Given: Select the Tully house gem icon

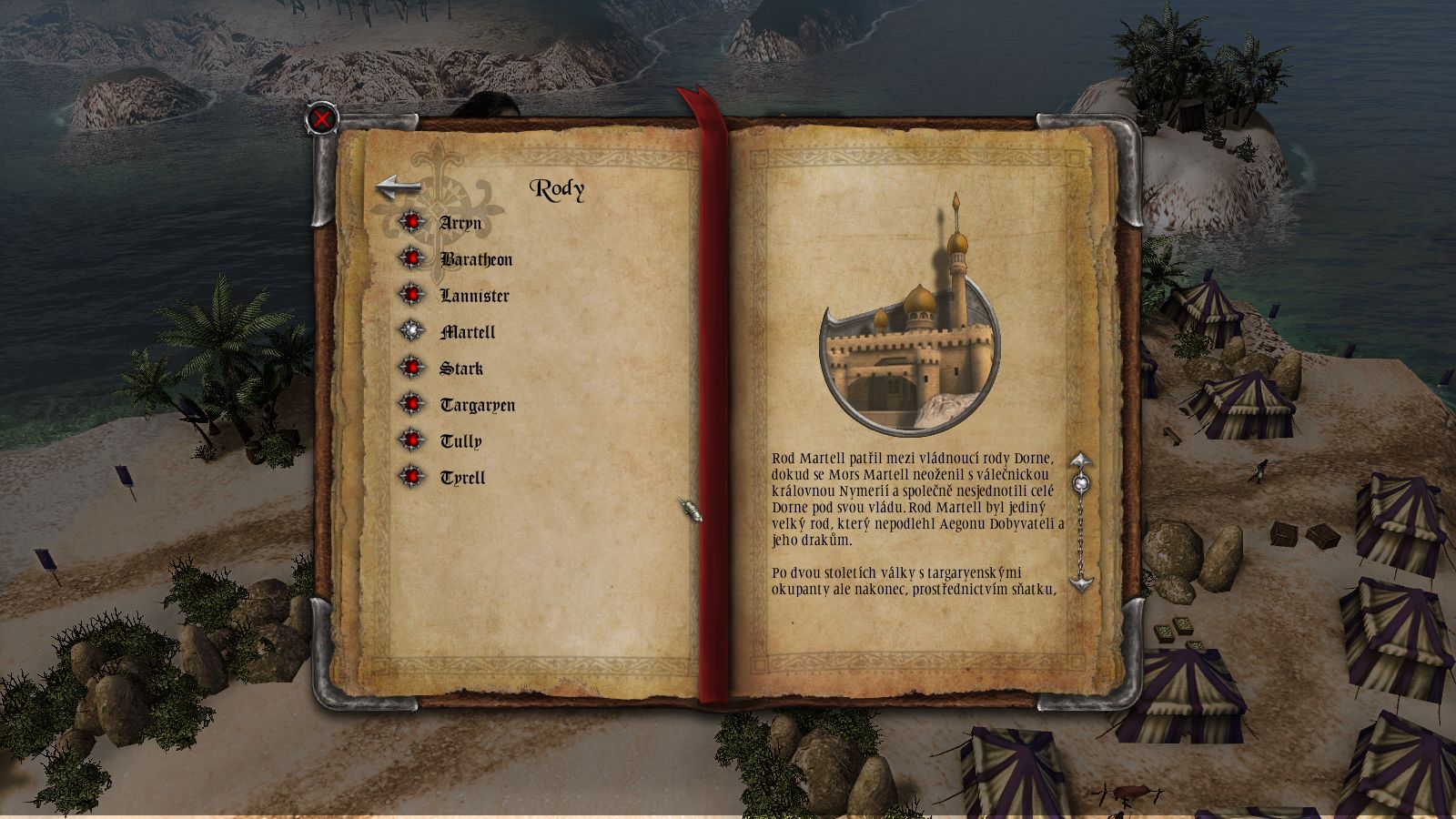Looking at the screenshot, I should click(414, 440).
